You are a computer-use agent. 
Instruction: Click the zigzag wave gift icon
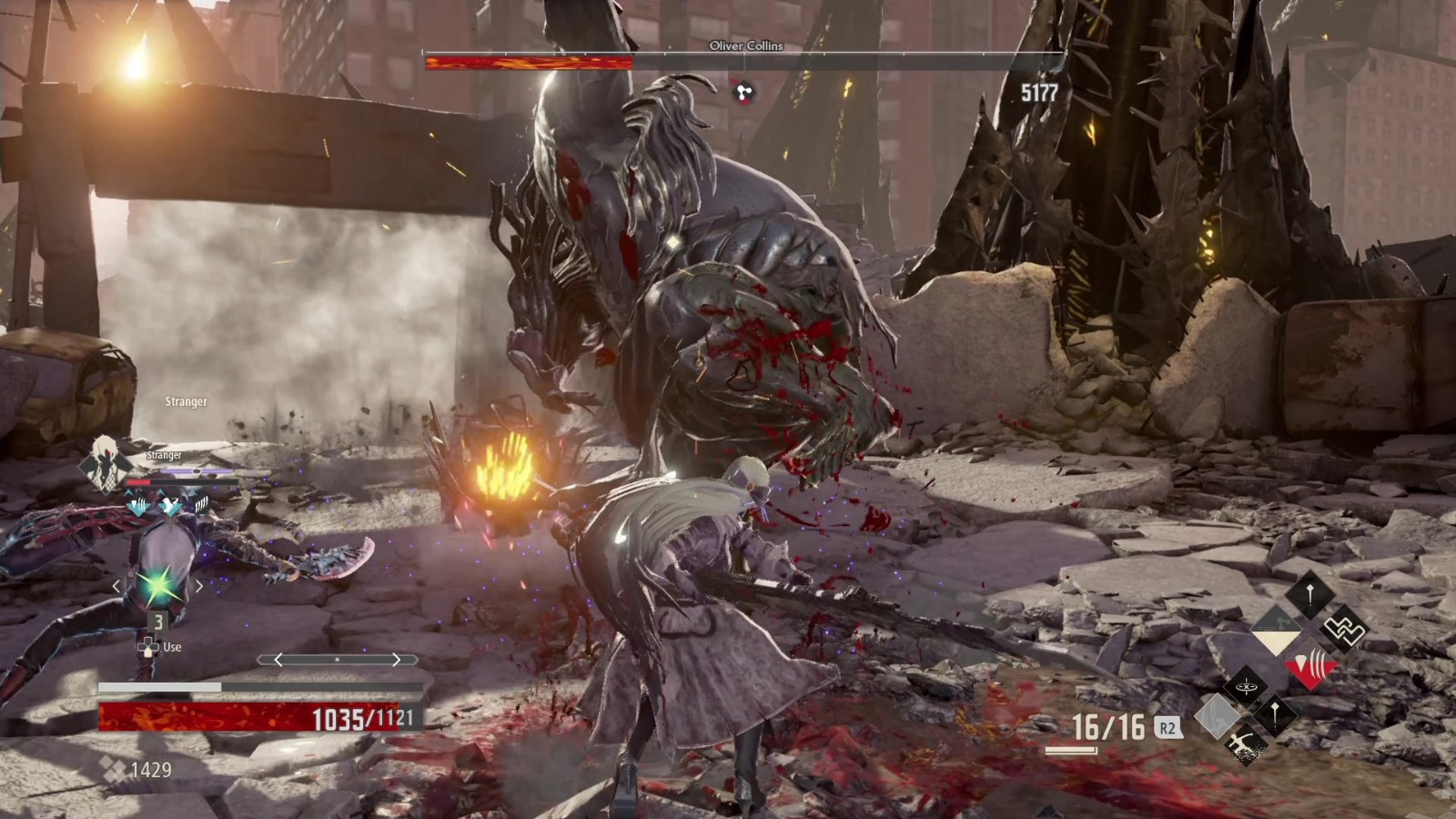click(1342, 628)
